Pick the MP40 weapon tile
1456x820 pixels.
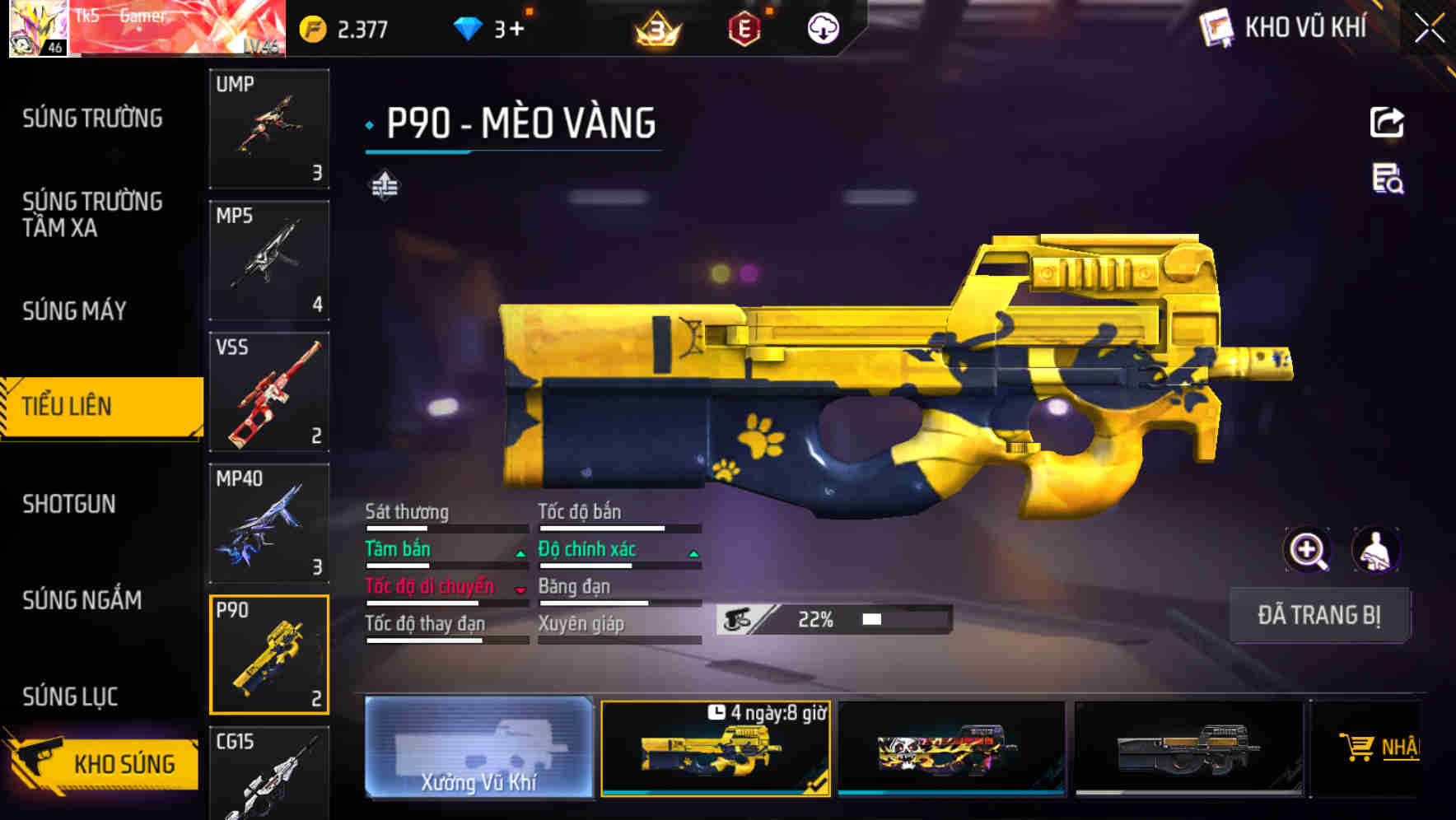coord(269,524)
